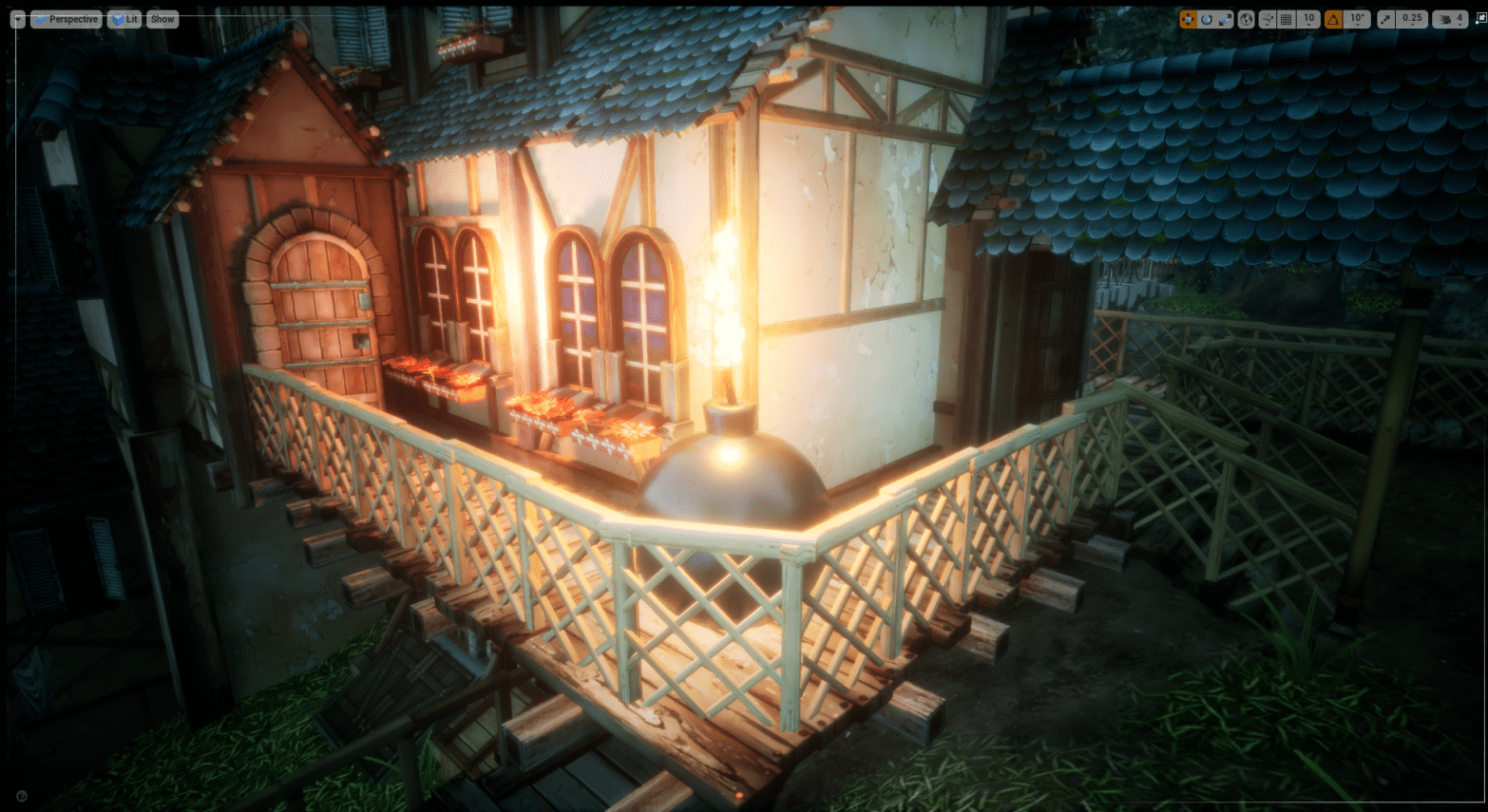Image resolution: width=1488 pixels, height=812 pixels.
Task: Open the Show flags menu
Action: [x=162, y=19]
